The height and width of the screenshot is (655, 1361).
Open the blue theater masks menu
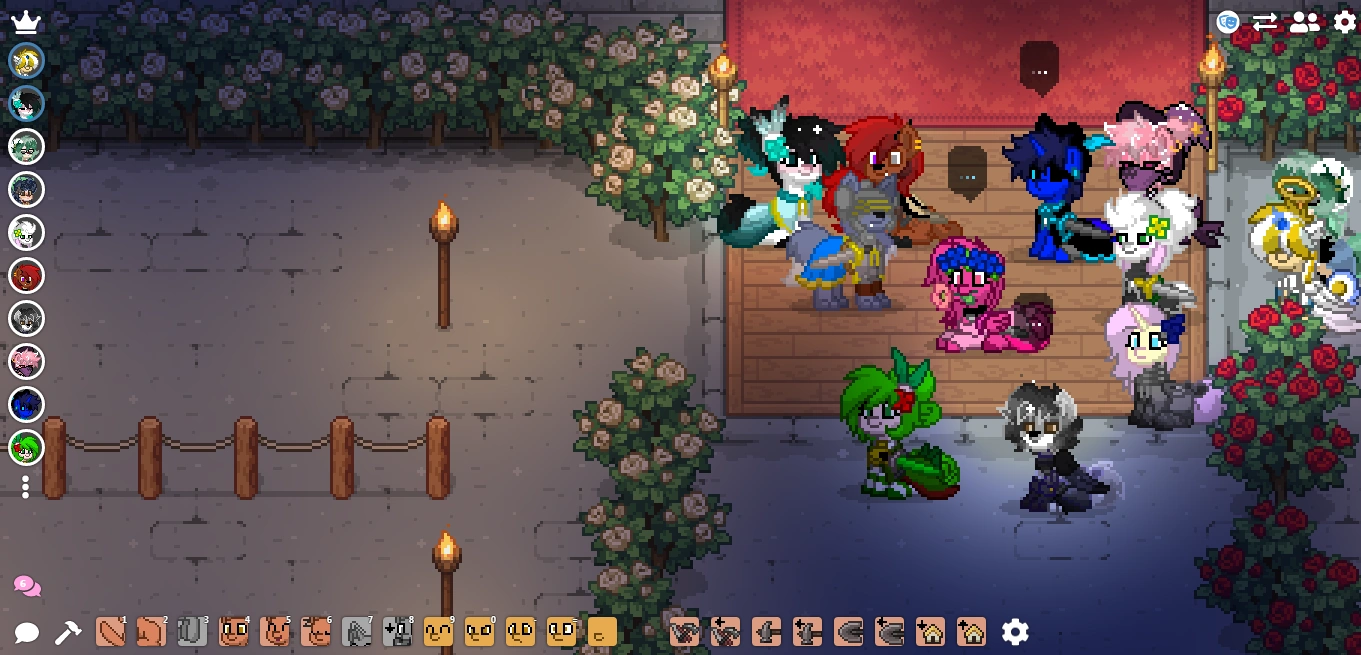pos(1228,22)
